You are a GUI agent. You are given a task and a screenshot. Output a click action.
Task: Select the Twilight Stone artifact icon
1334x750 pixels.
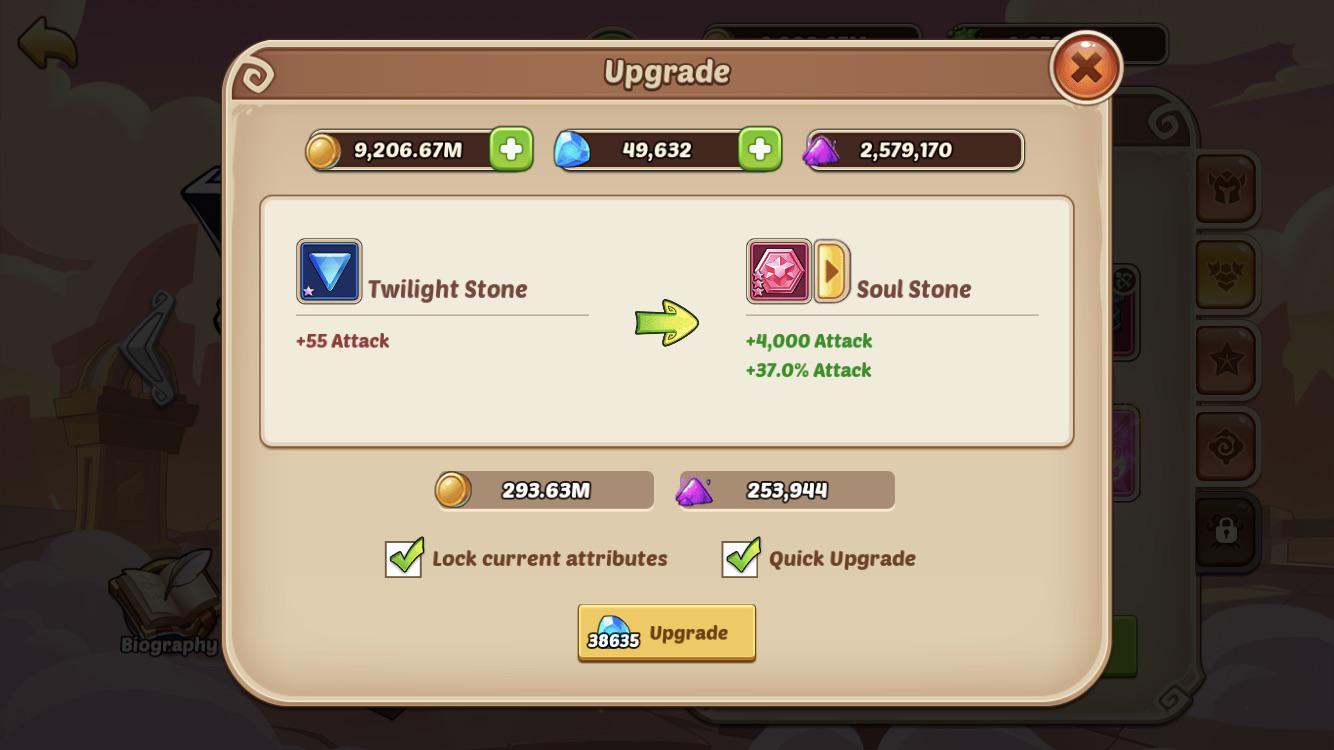click(328, 271)
